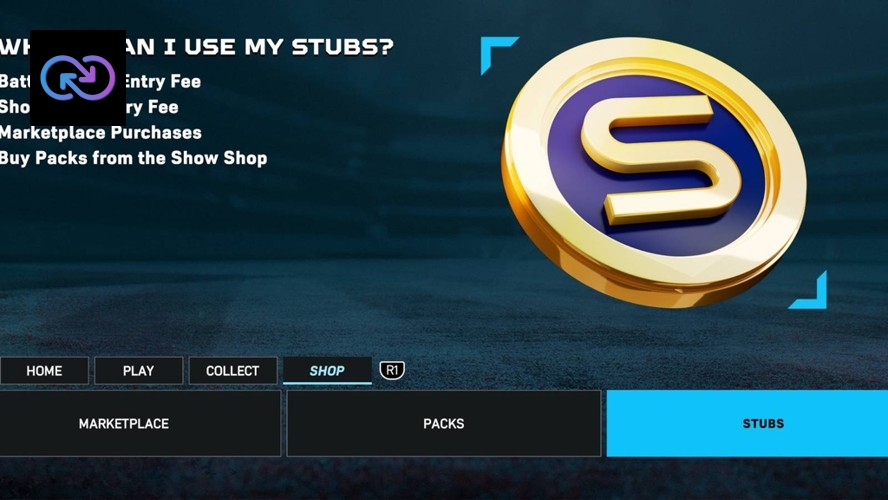
Task: Open the Play tab
Action: point(138,371)
